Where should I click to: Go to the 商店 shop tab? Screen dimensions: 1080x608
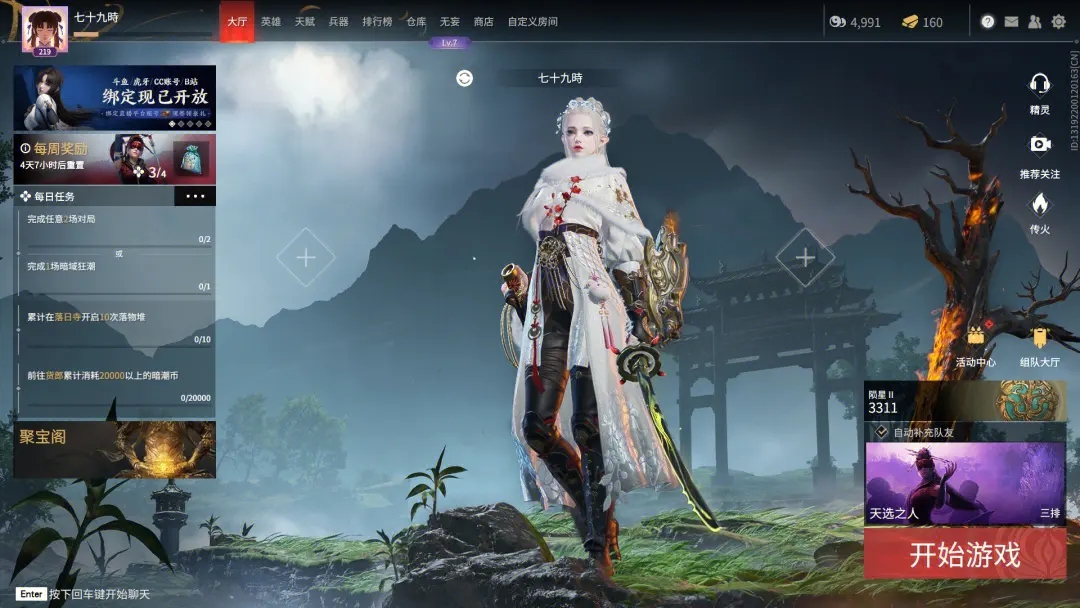coord(483,21)
